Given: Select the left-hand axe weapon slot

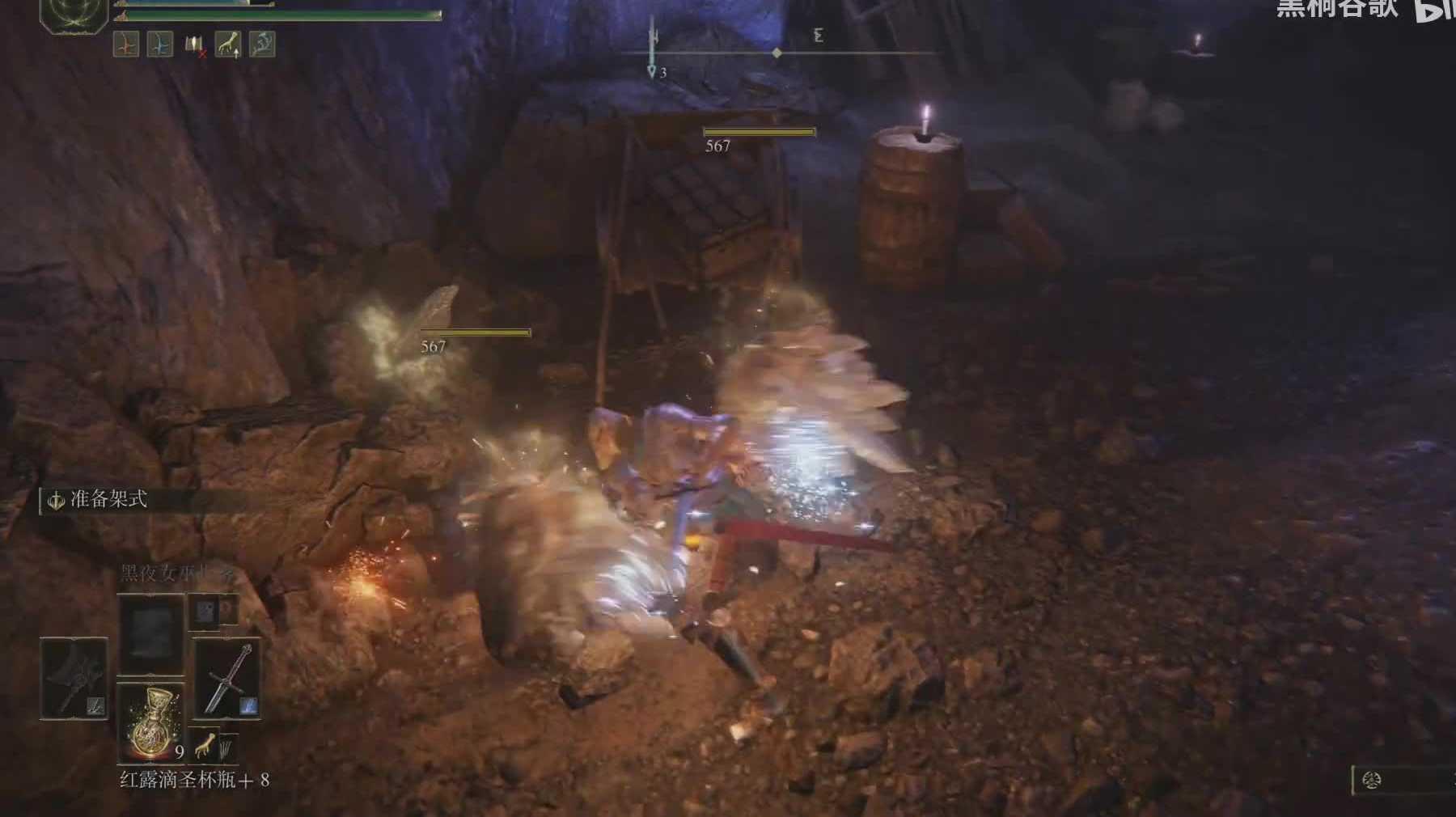Looking at the screenshot, I should click(74, 678).
